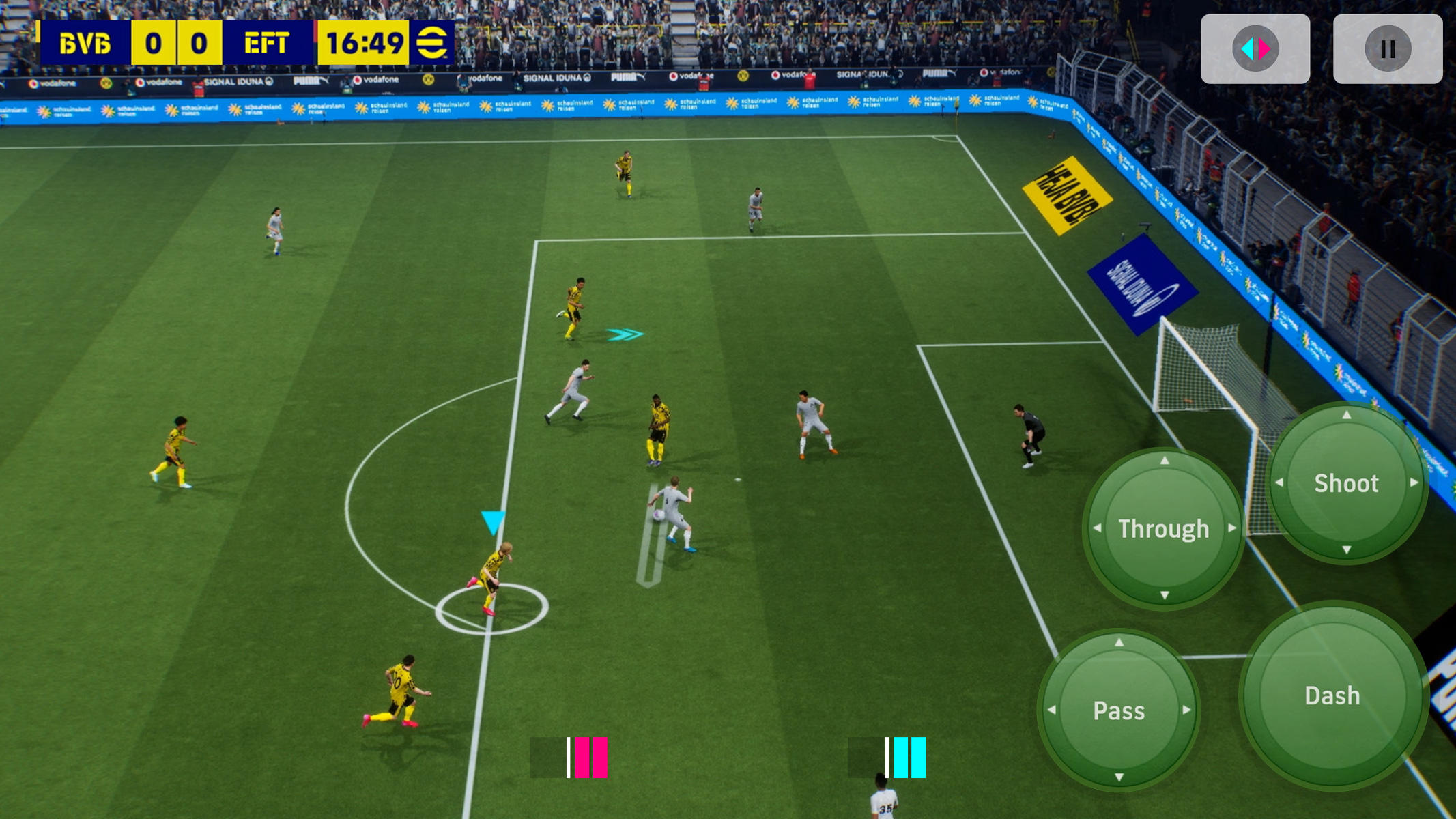Trigger a Through ball
The height and width of the screenshot is (819, 1456).
click(1164, 528)
